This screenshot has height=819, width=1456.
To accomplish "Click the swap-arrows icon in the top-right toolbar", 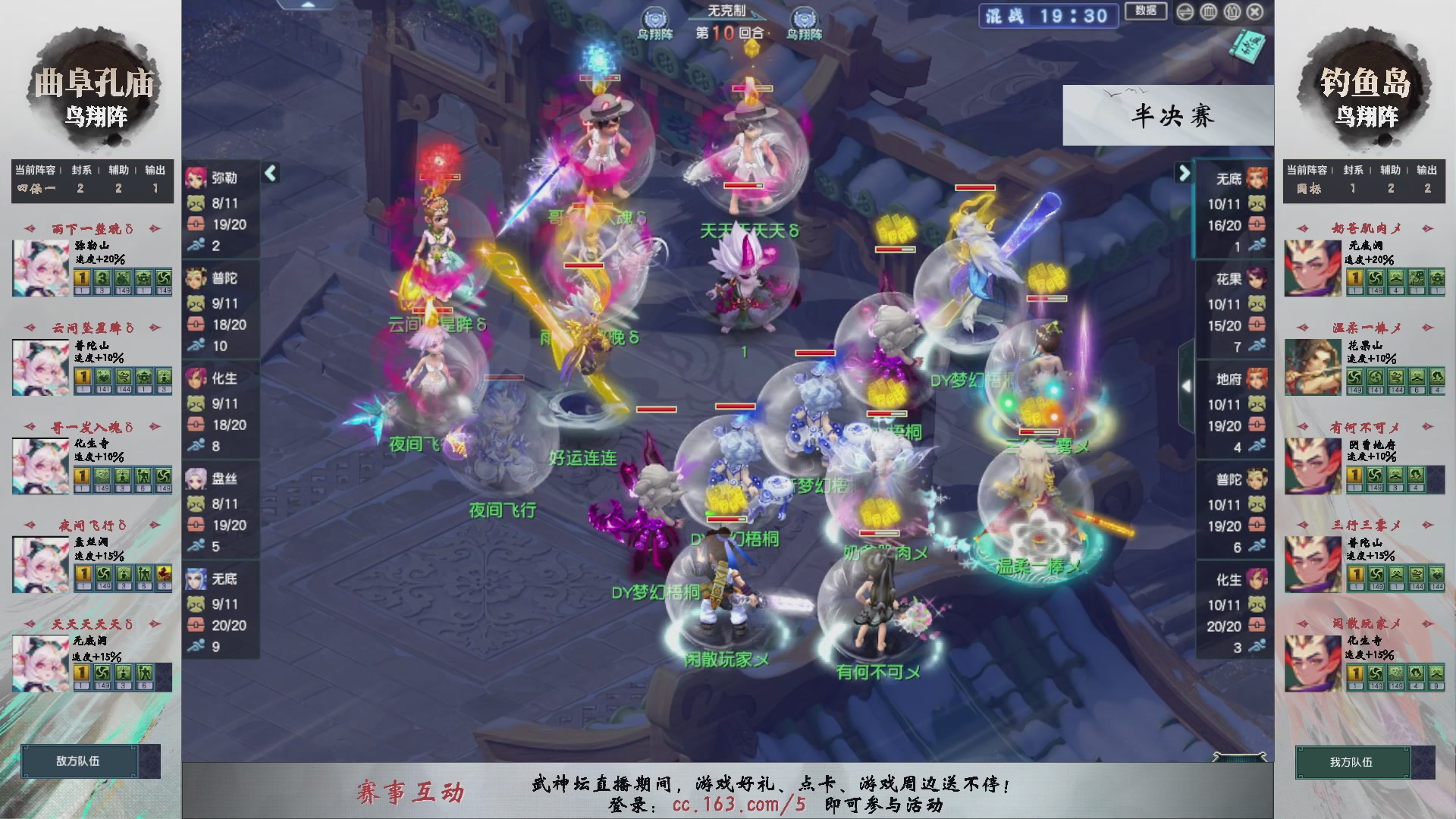I will click(x=1185, y=12).
